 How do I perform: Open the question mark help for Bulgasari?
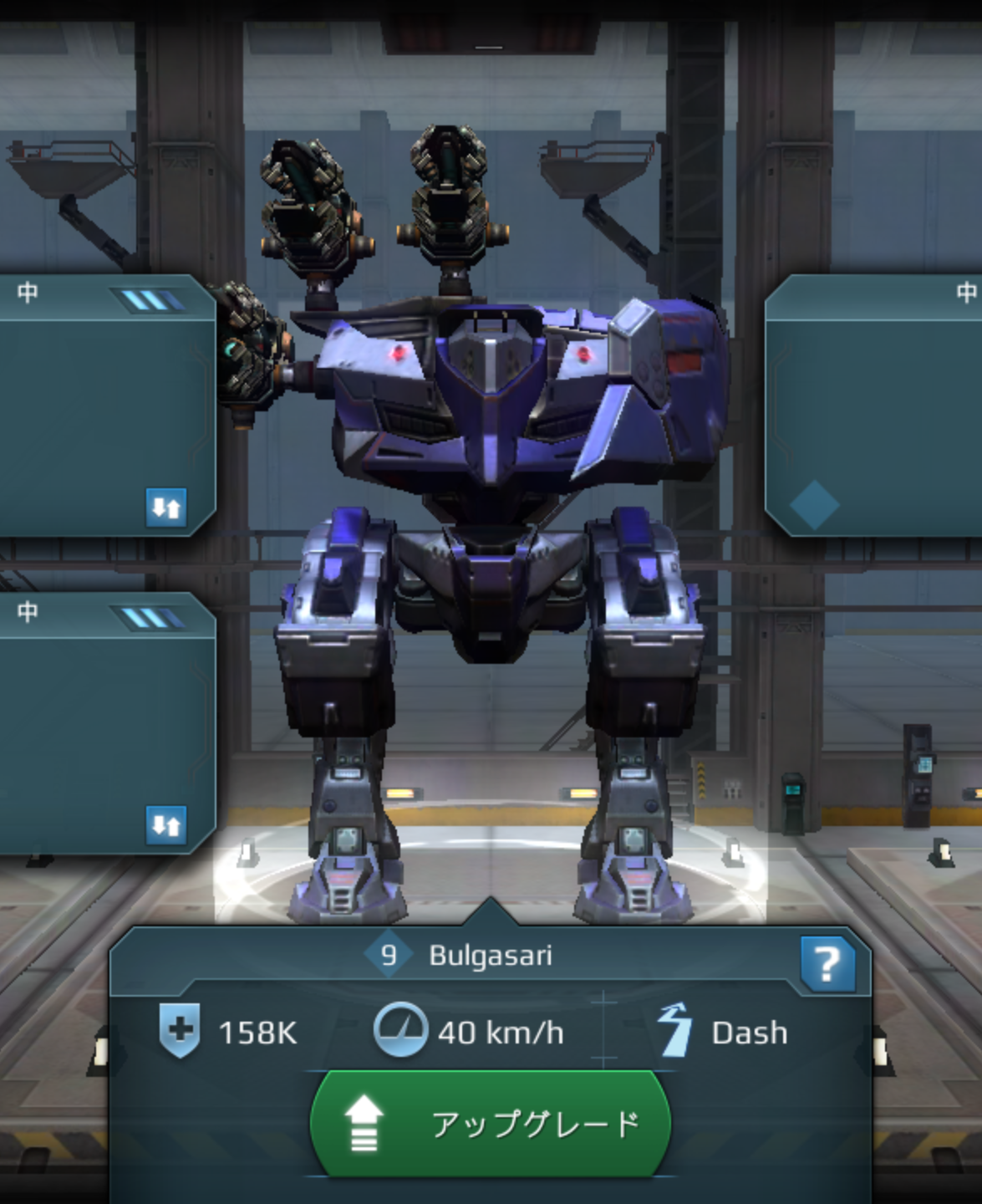pyautogui.click(x=827, y=964)
